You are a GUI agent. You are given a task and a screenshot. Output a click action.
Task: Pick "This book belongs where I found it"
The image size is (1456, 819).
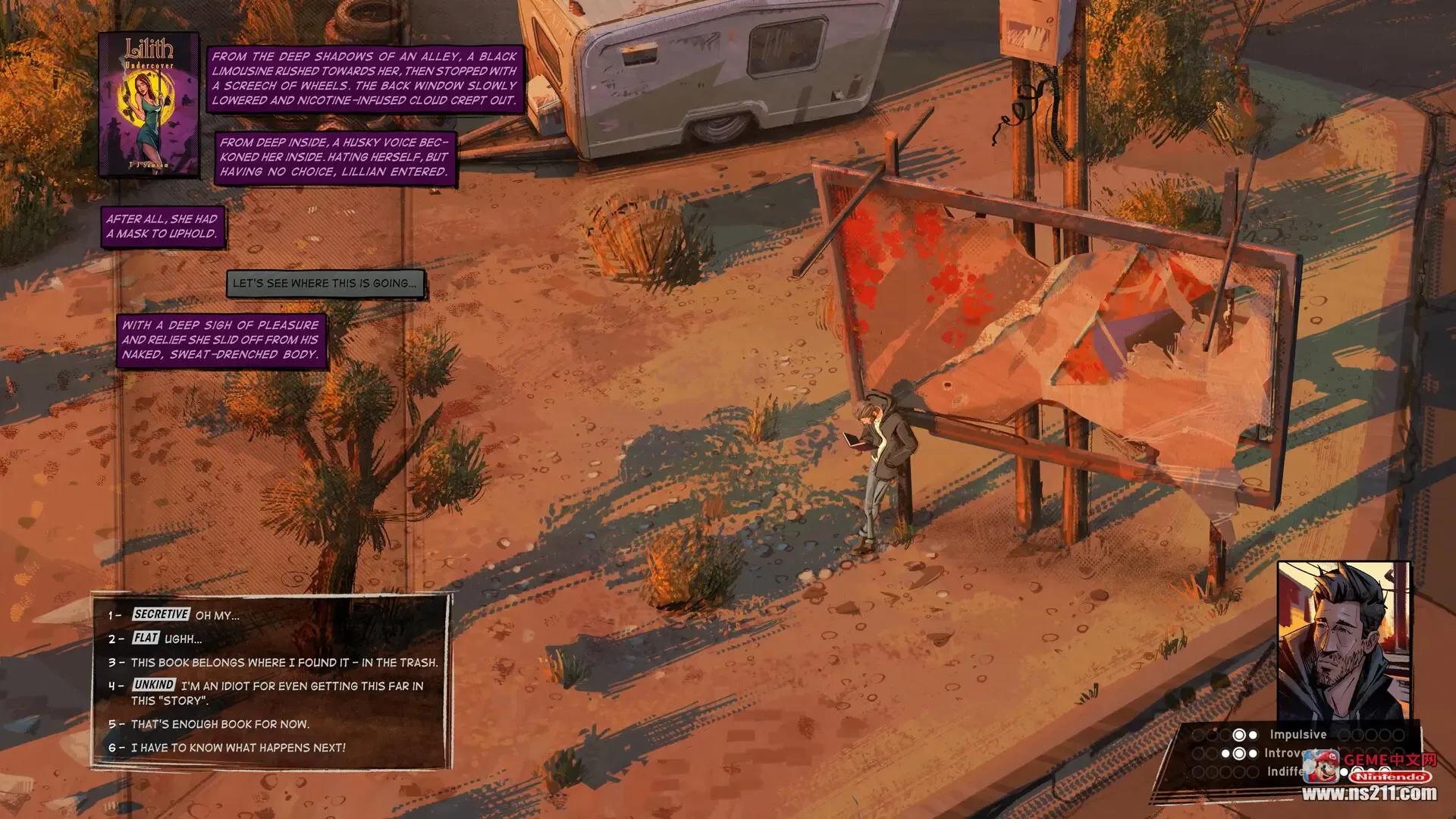click(x=284, y=662)
